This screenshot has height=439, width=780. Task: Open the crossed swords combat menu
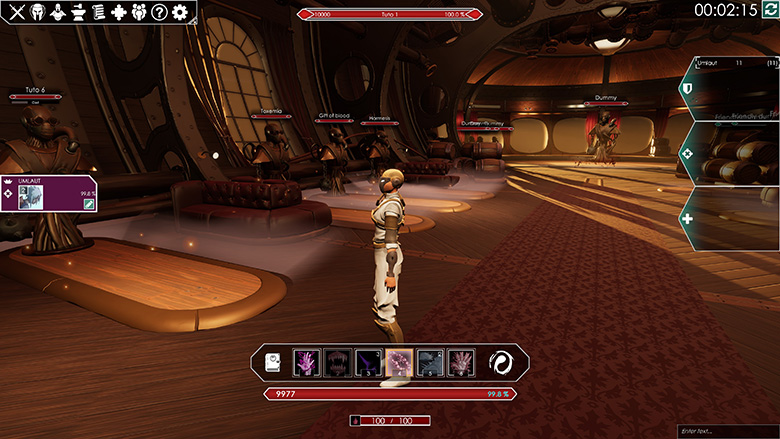(x=17, y=13)
